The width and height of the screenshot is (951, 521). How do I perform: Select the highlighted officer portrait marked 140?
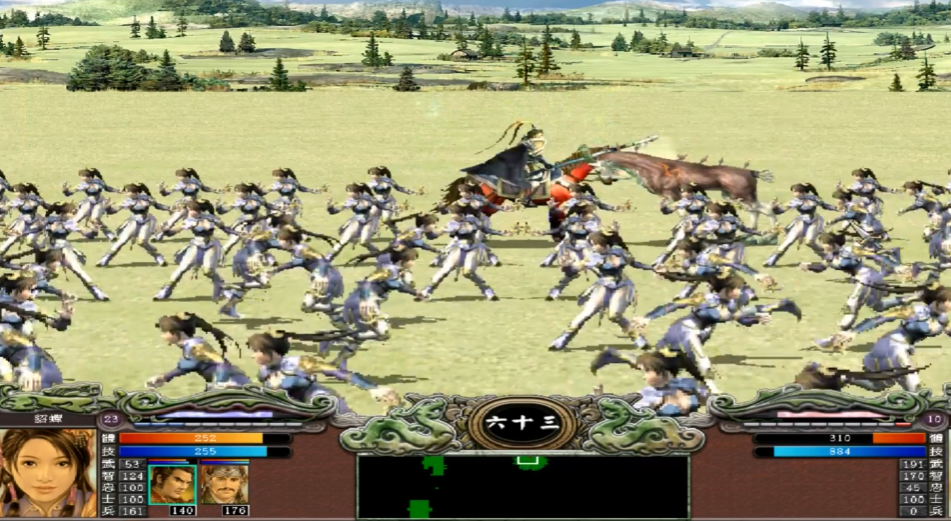172,484
